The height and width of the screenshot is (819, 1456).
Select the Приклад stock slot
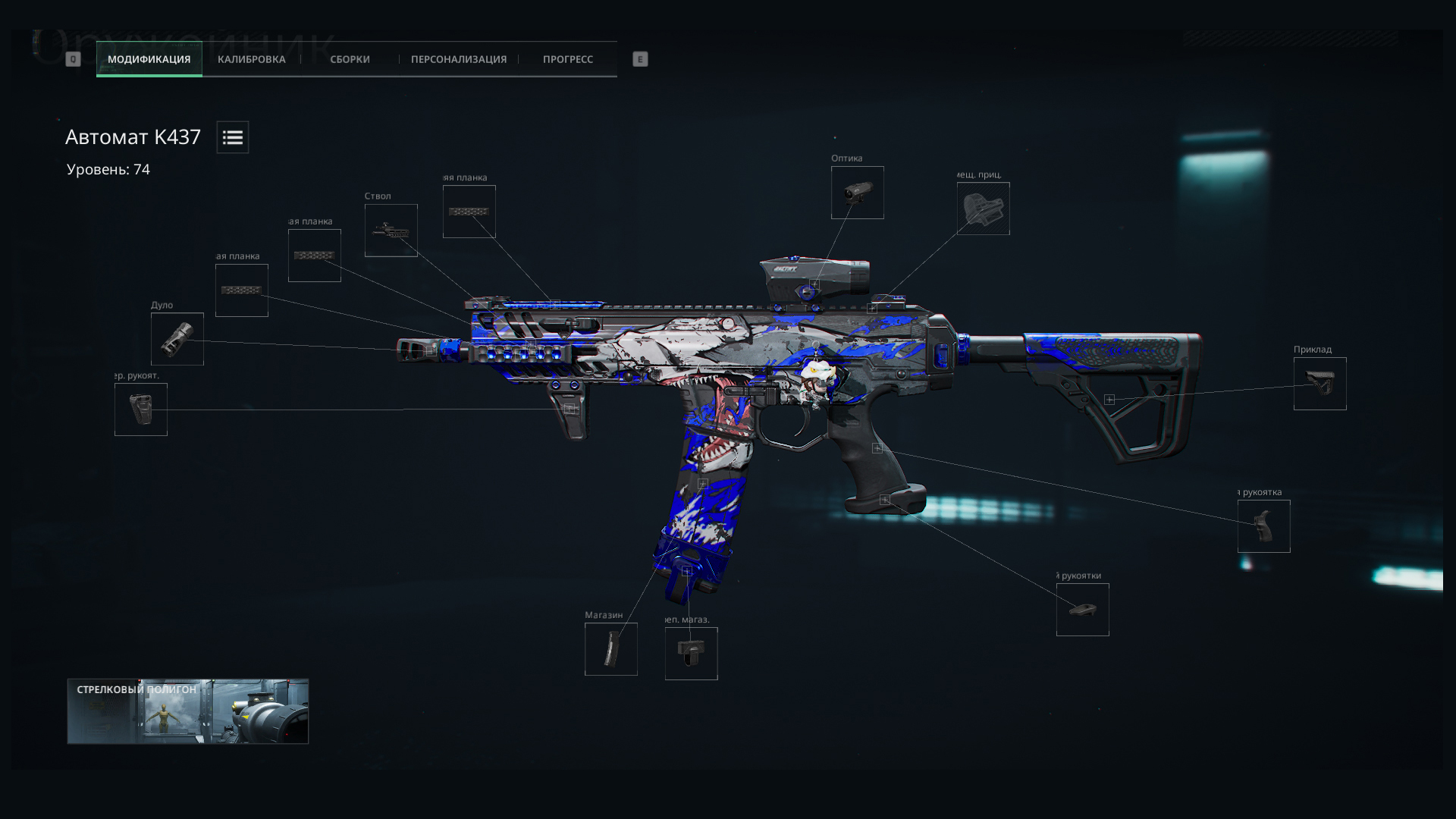tap(1319, 384)
